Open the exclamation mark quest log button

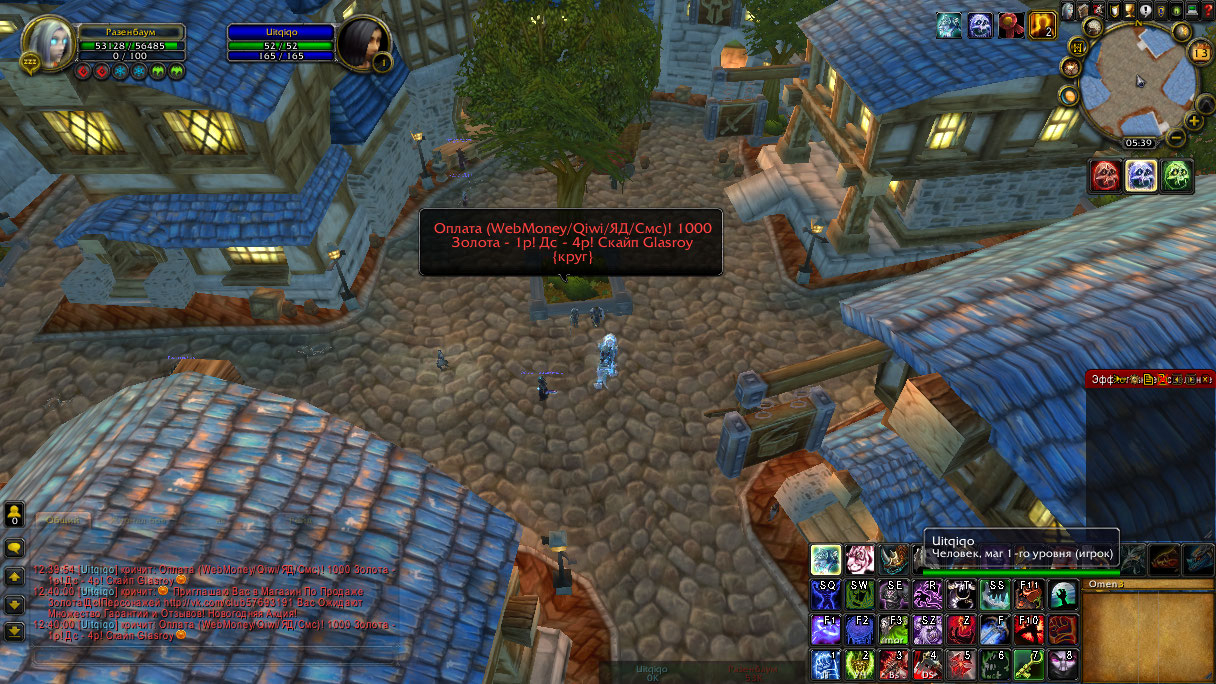tap(1143, 11)
